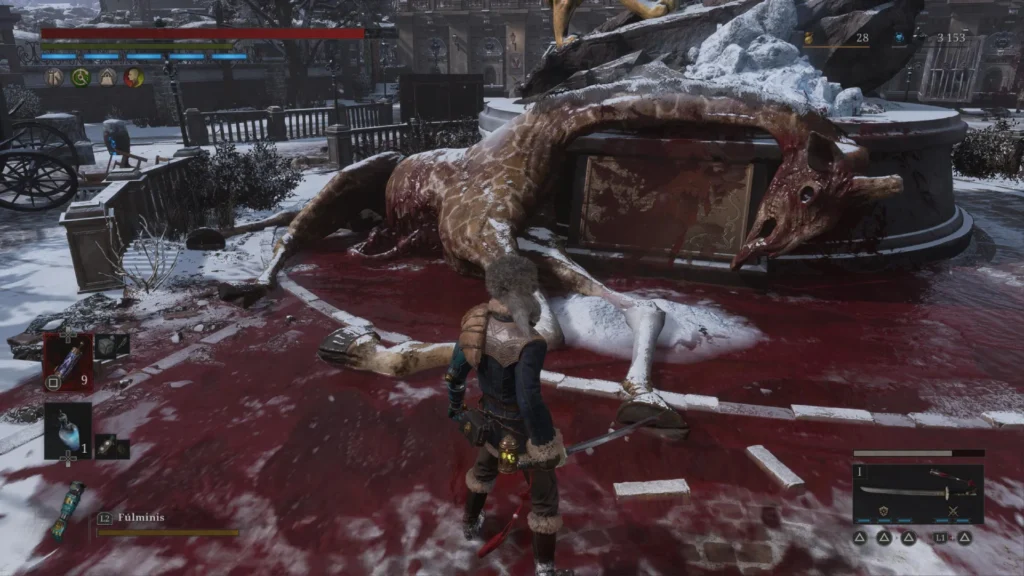Click the first grey status buff icon
This screenshot has width=1024, height=576.
click(x=54, y=77)
